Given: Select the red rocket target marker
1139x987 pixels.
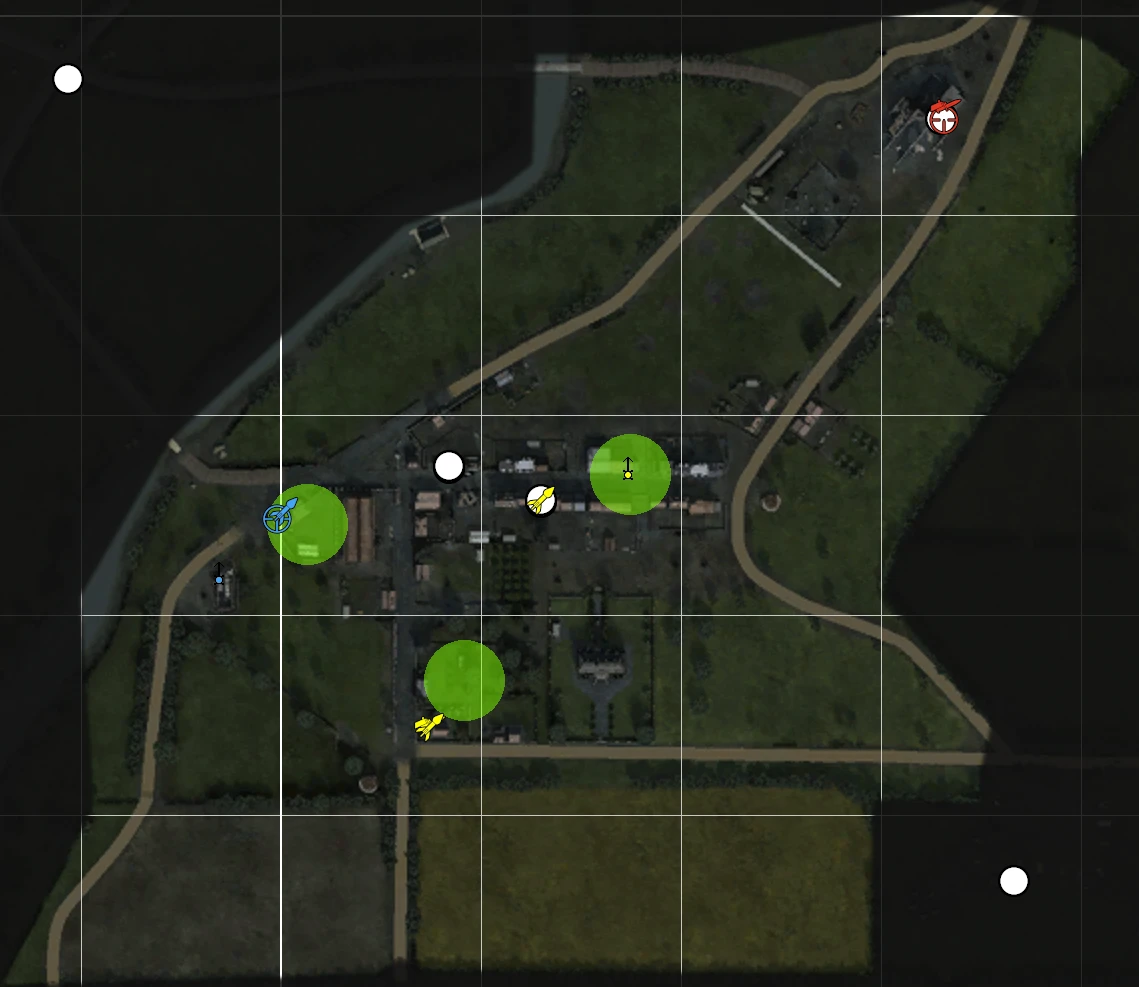Looking at the screenshot, I should (942, 119).
